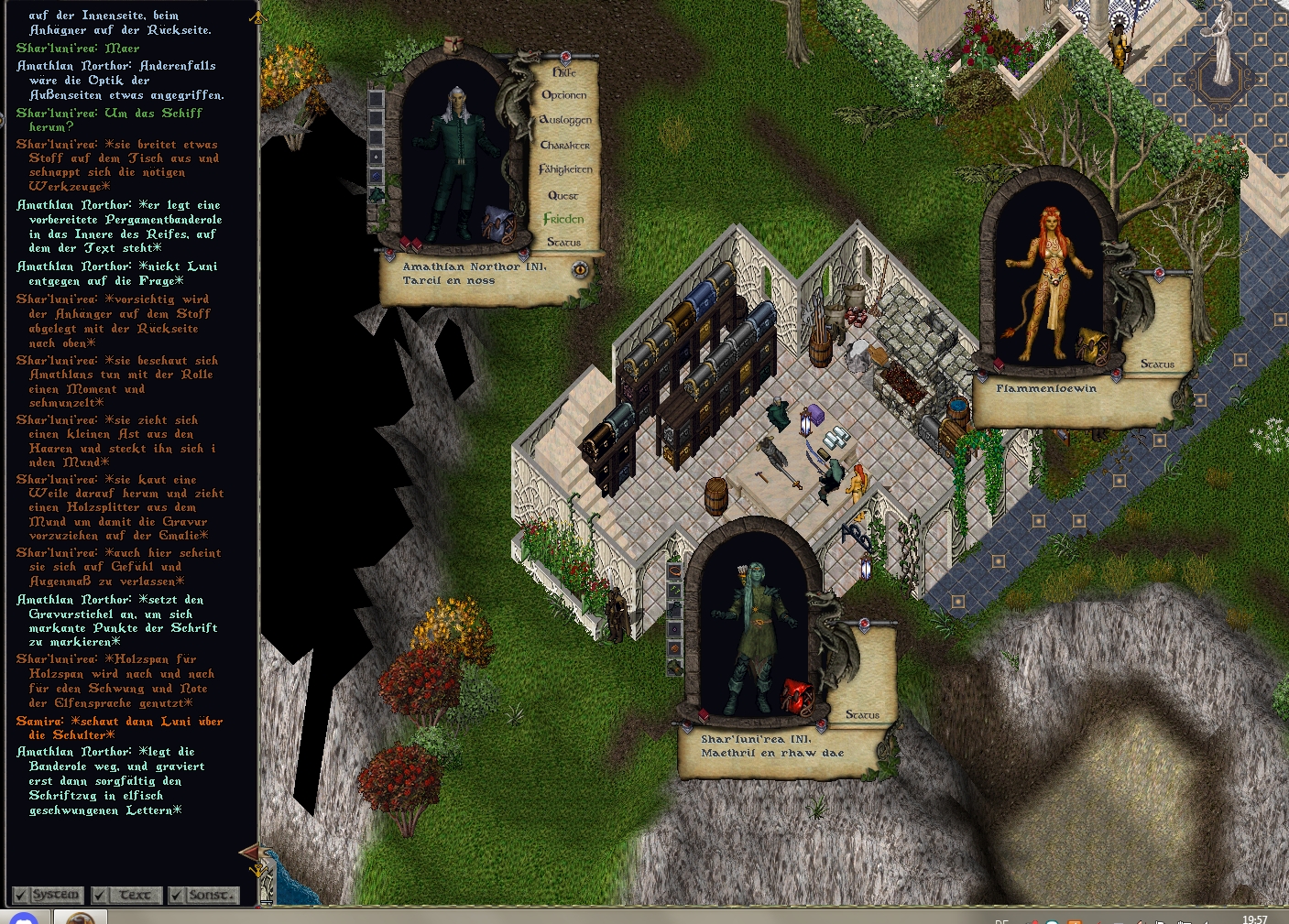Open the Optionen settings
The height and width of the screenshot is (924, 1289).
click(x=564, y=95)
